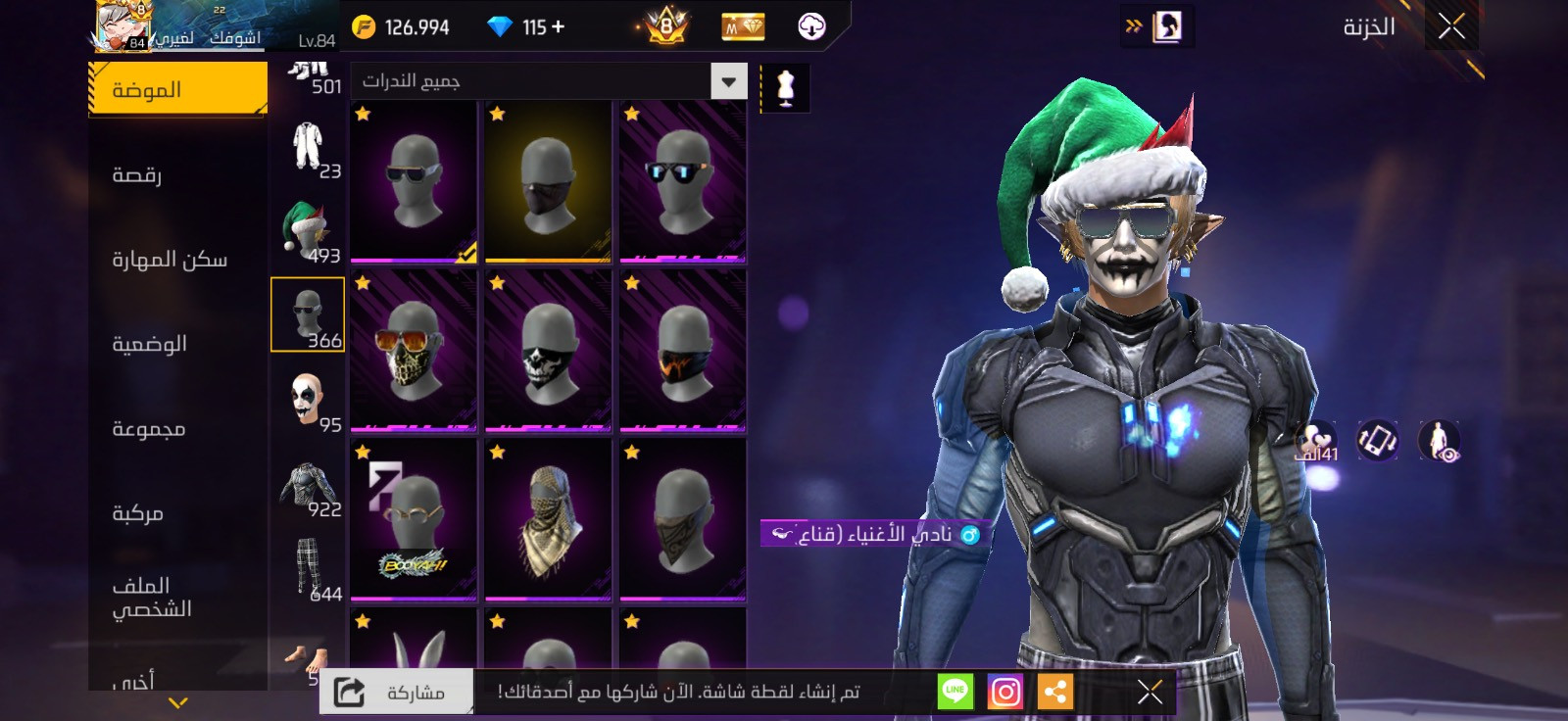
Task: Select the clown face paint category
Action: (308, 400)
